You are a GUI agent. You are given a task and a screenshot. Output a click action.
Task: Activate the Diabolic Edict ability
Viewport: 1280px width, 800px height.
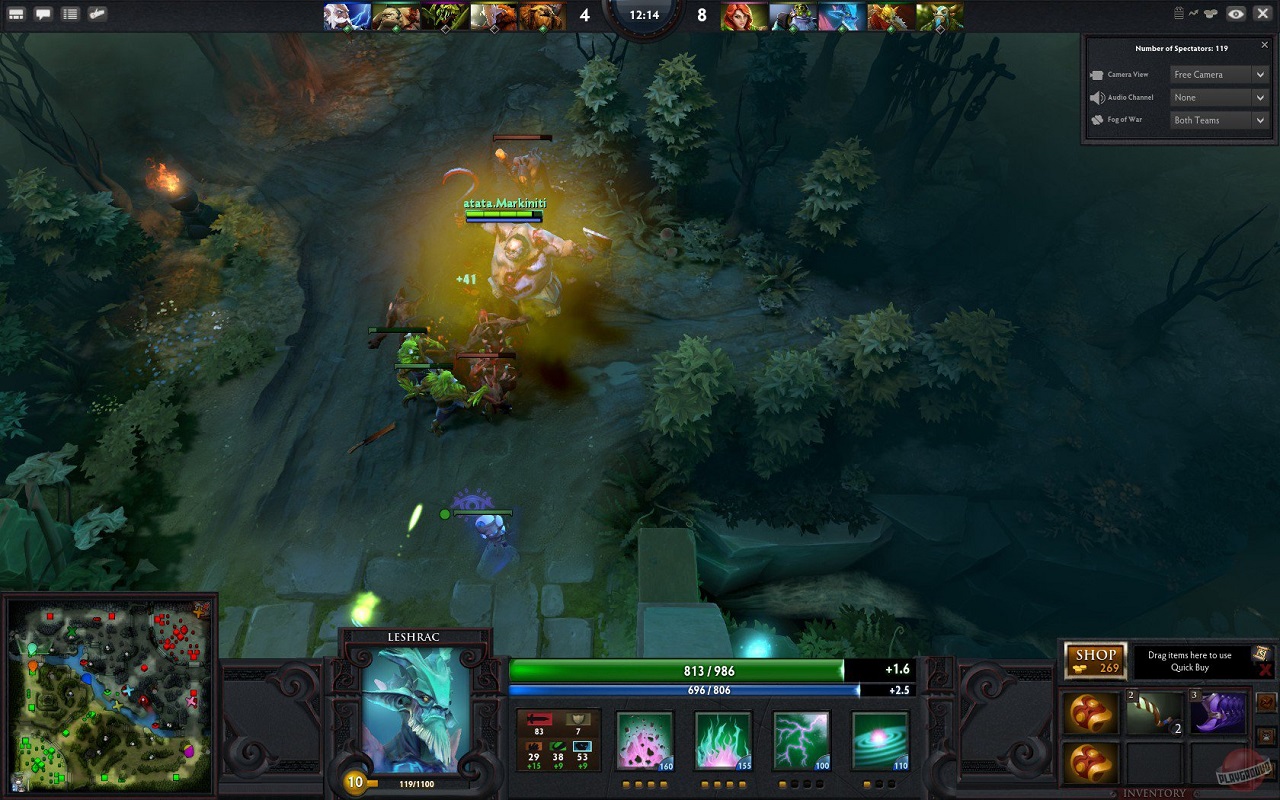(723, 740)
